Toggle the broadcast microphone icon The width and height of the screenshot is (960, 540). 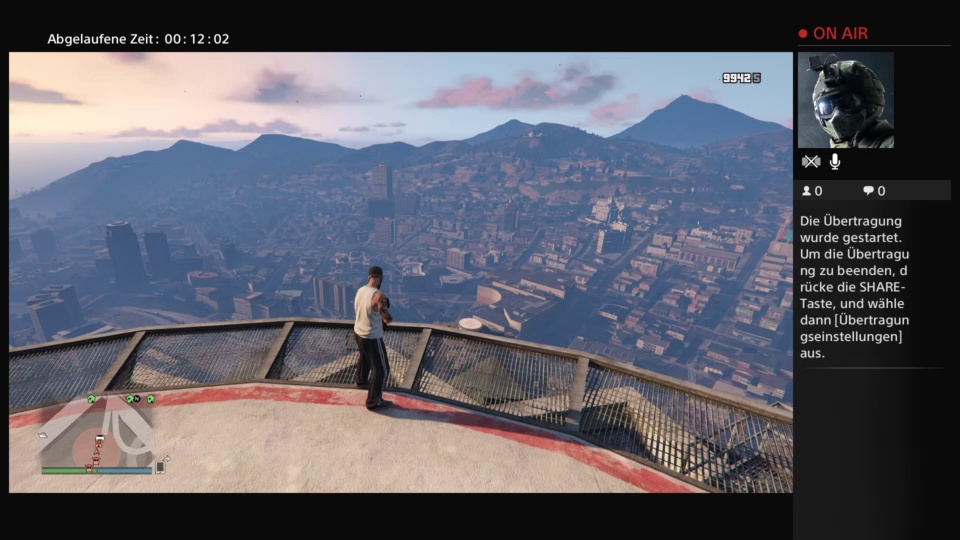point(835,162)
